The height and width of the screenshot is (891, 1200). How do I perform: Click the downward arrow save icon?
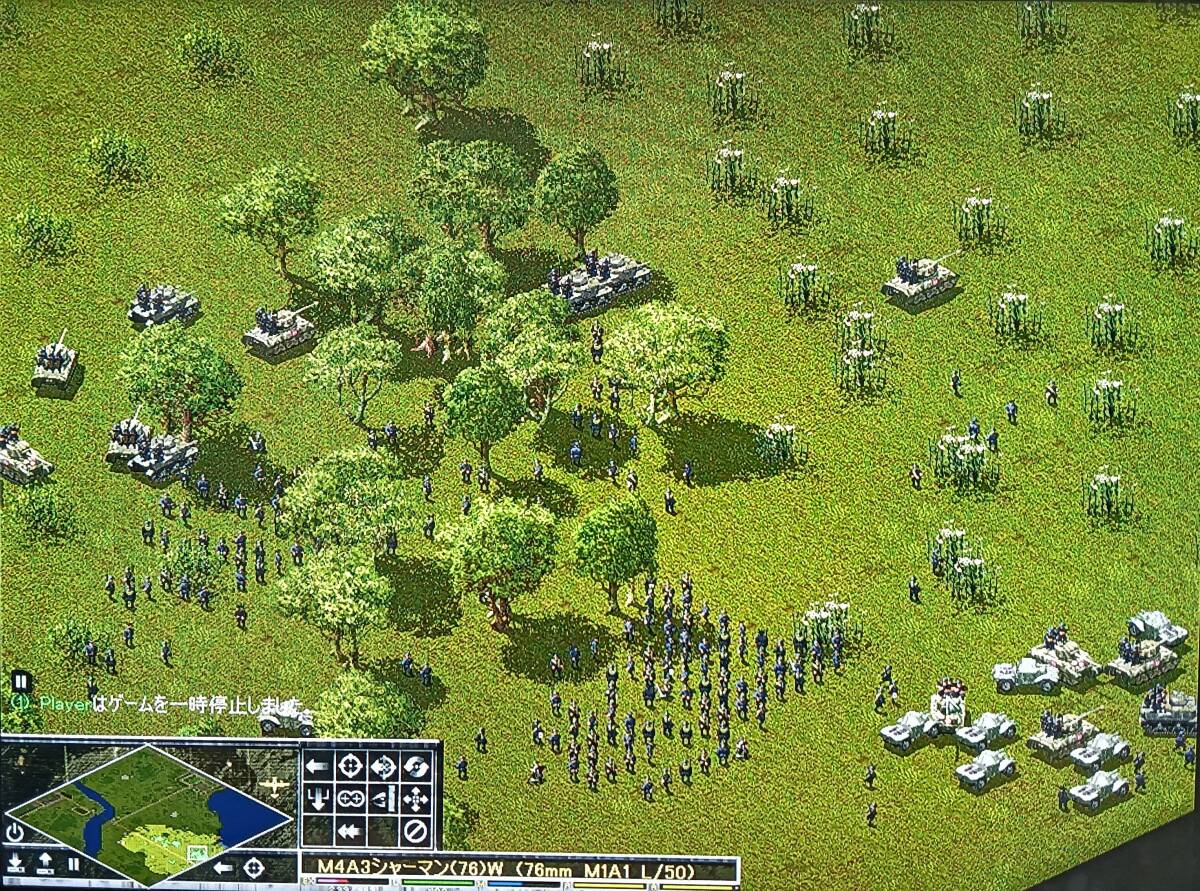[x=16, y=863]
